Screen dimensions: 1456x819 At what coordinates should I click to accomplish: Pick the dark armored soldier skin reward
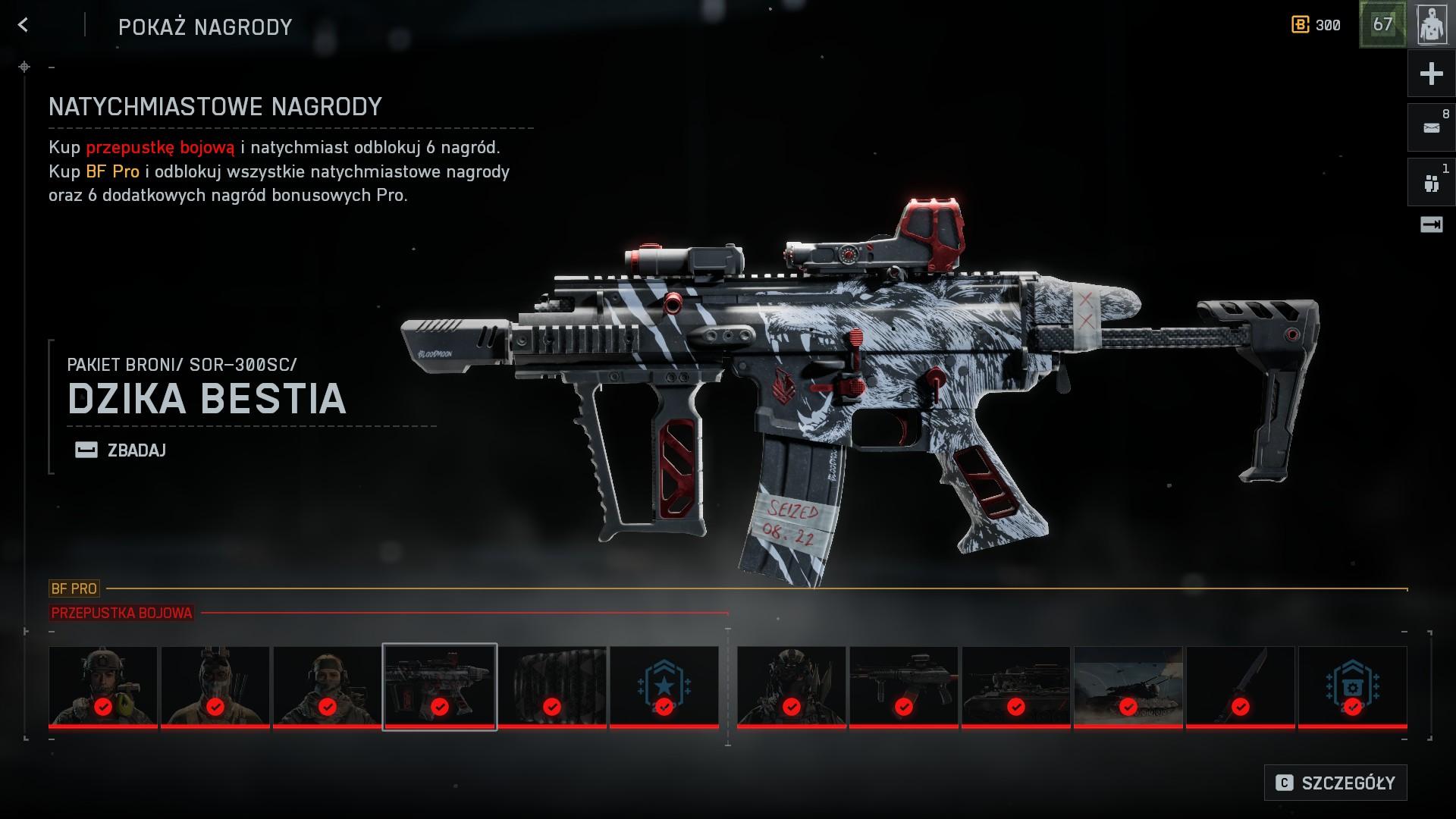(791, 686)
